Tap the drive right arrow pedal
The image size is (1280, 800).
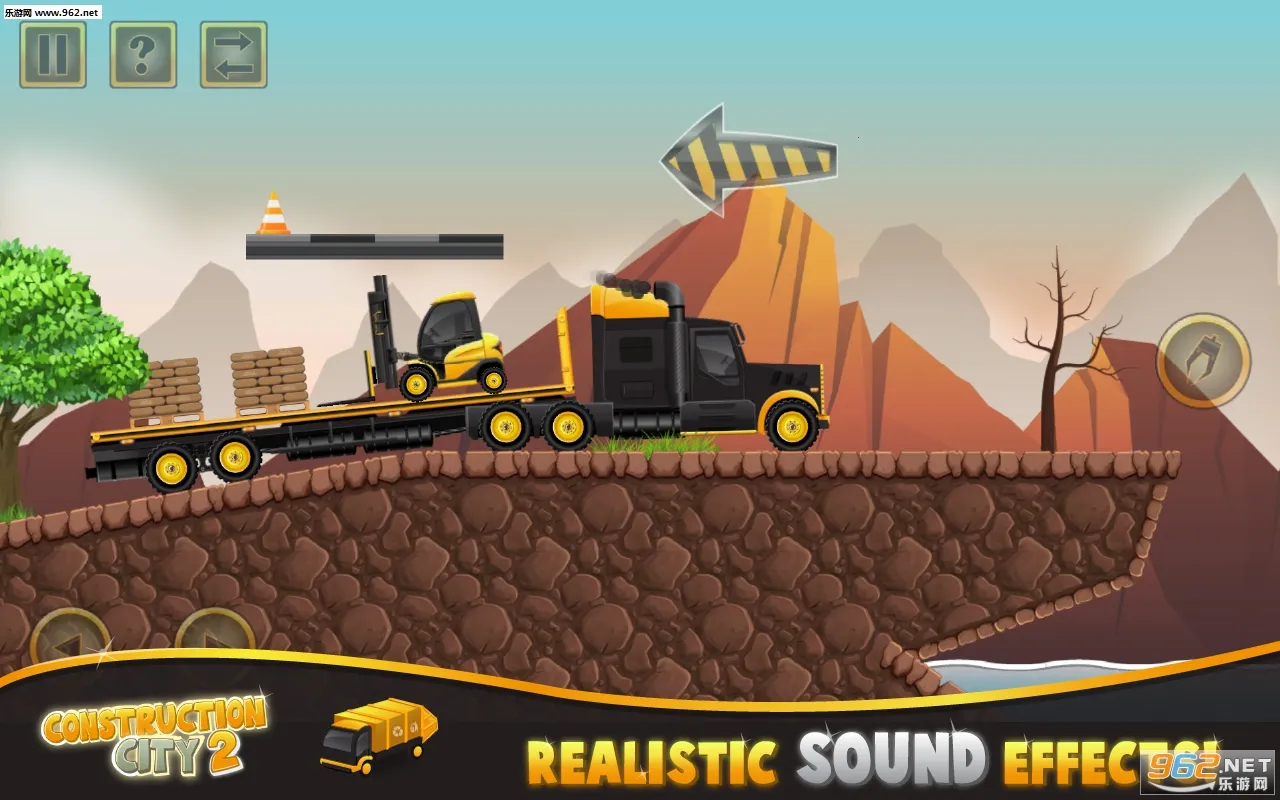pyautogui.click(x=214, y=638)
